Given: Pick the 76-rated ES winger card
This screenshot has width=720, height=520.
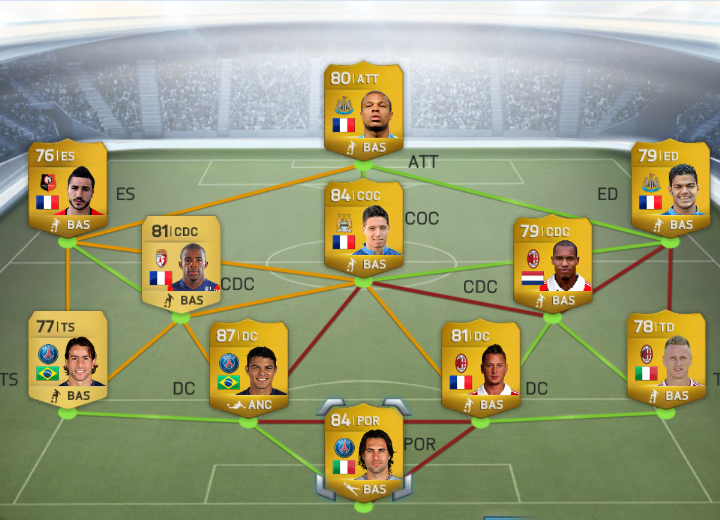Looking at the screenshot, I should click(x=68, y=187).
